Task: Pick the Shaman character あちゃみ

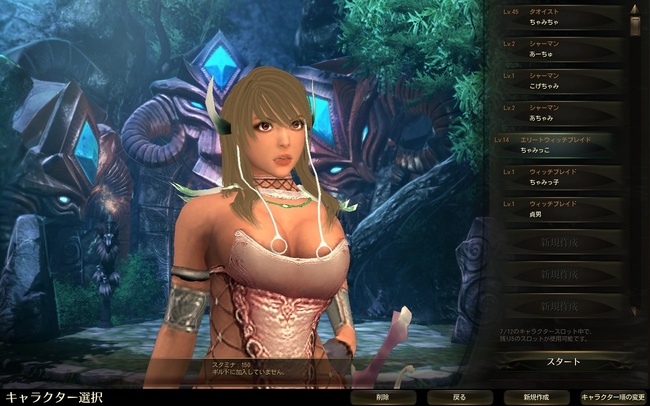Action: (560, 113)
